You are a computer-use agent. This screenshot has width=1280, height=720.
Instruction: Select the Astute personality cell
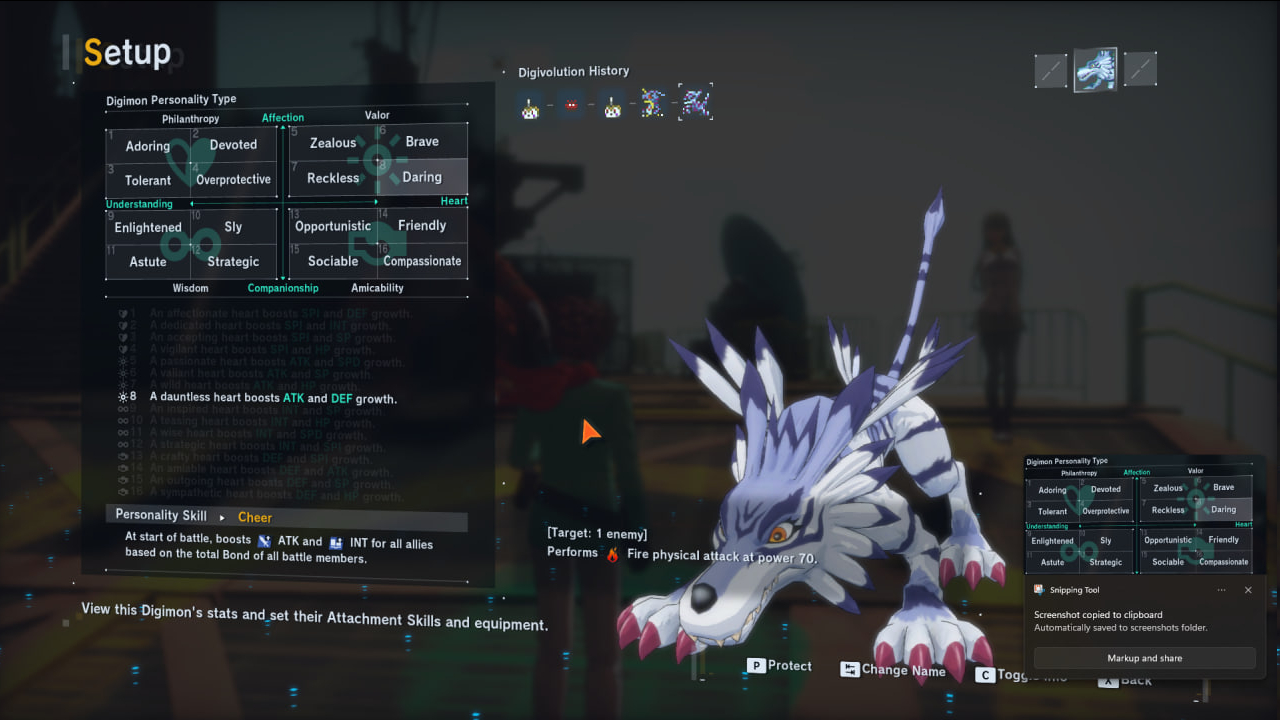[x=148, y=262]
